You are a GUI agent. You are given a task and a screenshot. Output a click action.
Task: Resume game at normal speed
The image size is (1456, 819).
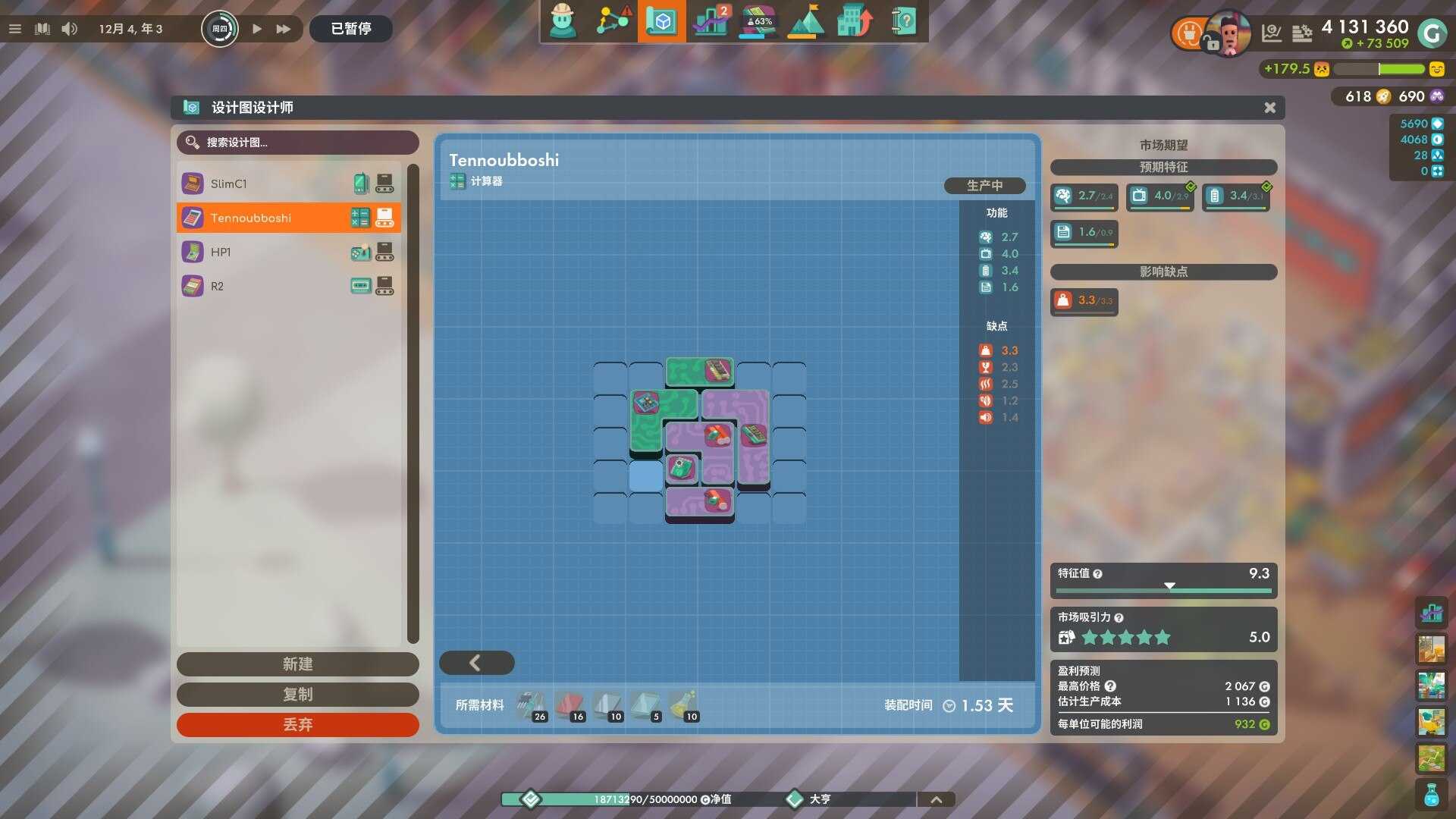pos(257,29)
